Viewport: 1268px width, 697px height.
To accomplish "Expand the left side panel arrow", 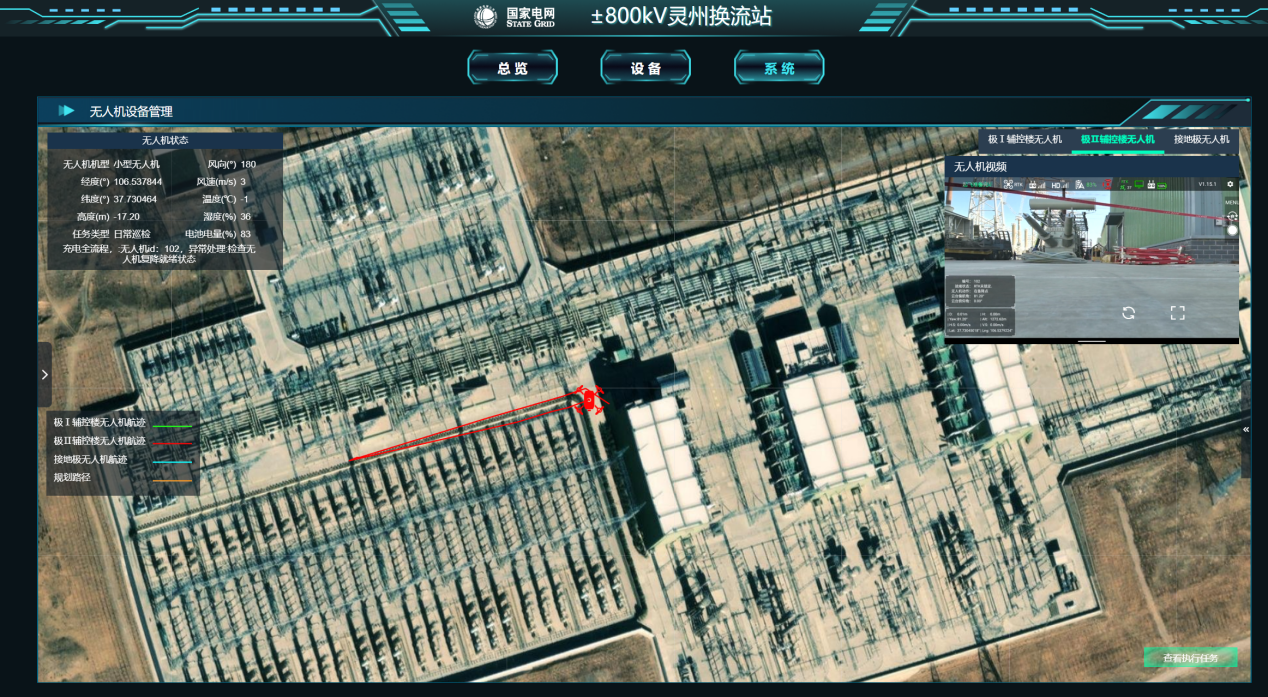I will pos(44,374).
